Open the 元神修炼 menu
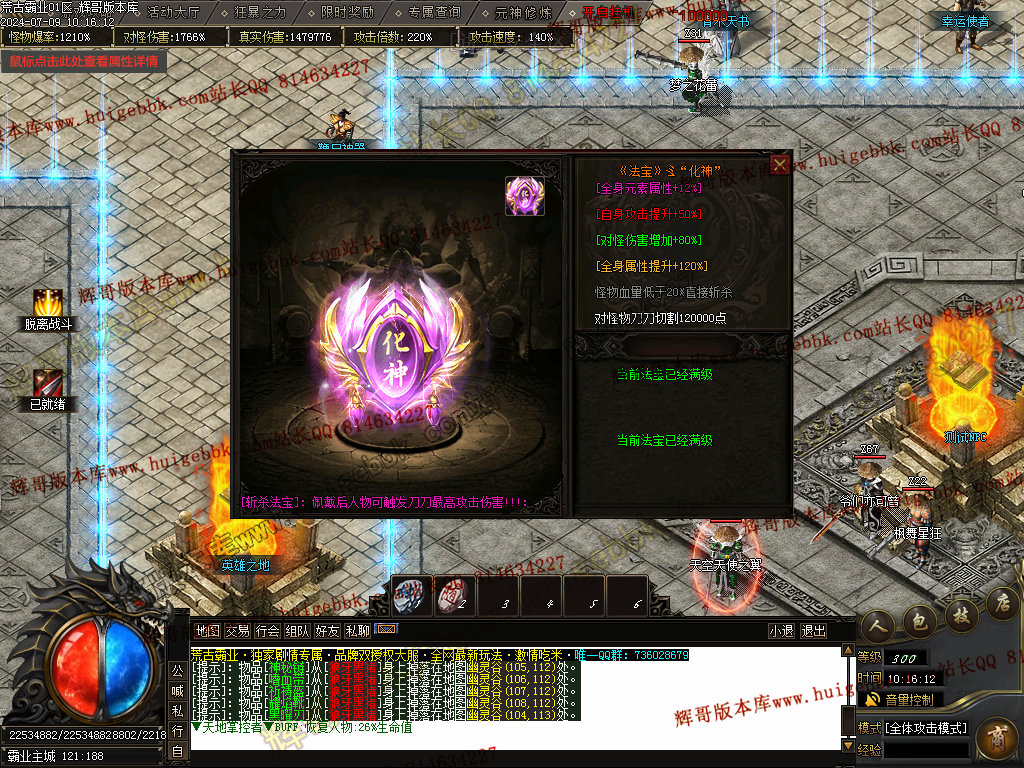This screenshot has height=768, width=1024. coord(522,13)
